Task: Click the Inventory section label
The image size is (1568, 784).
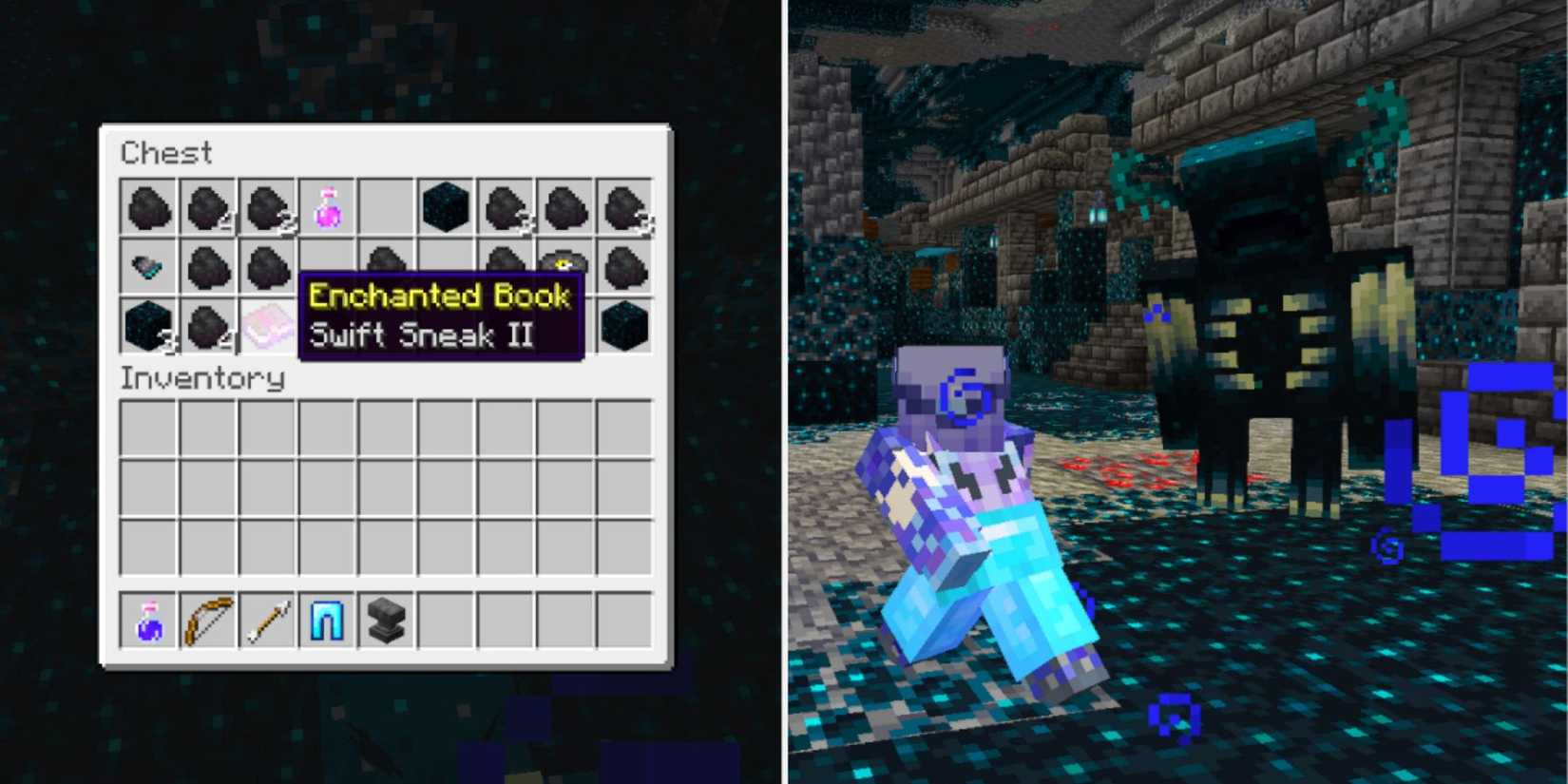Action: tap(202, 378)
